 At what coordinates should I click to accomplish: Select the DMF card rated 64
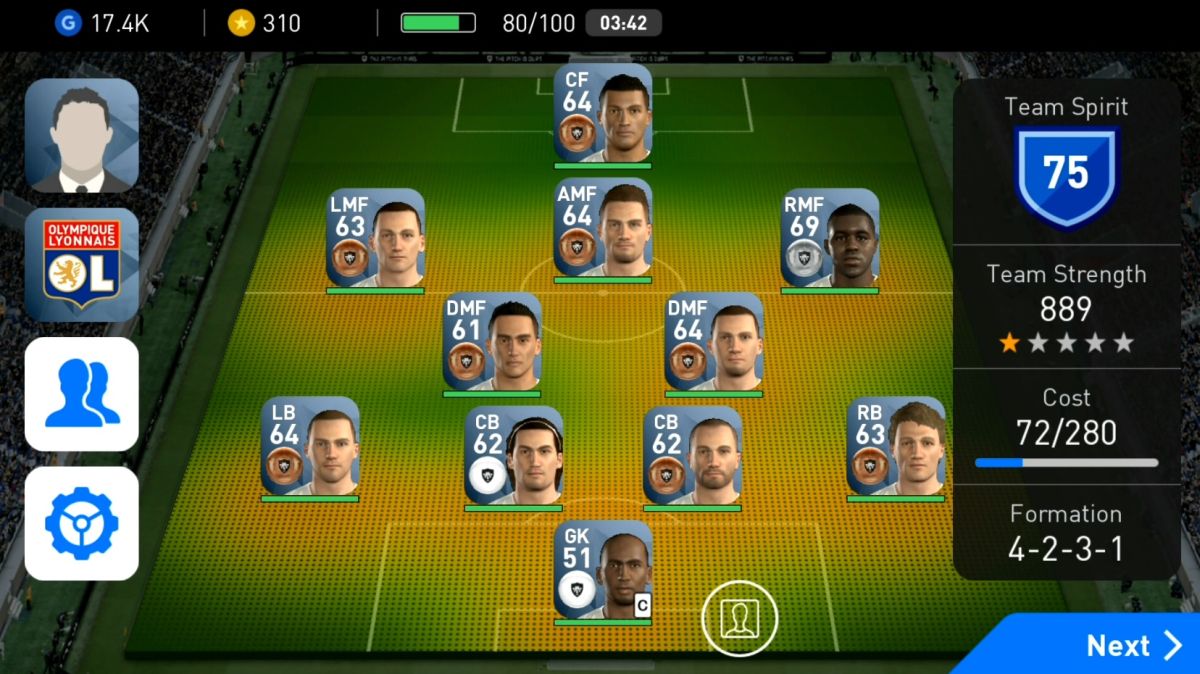tap(714, 341)
